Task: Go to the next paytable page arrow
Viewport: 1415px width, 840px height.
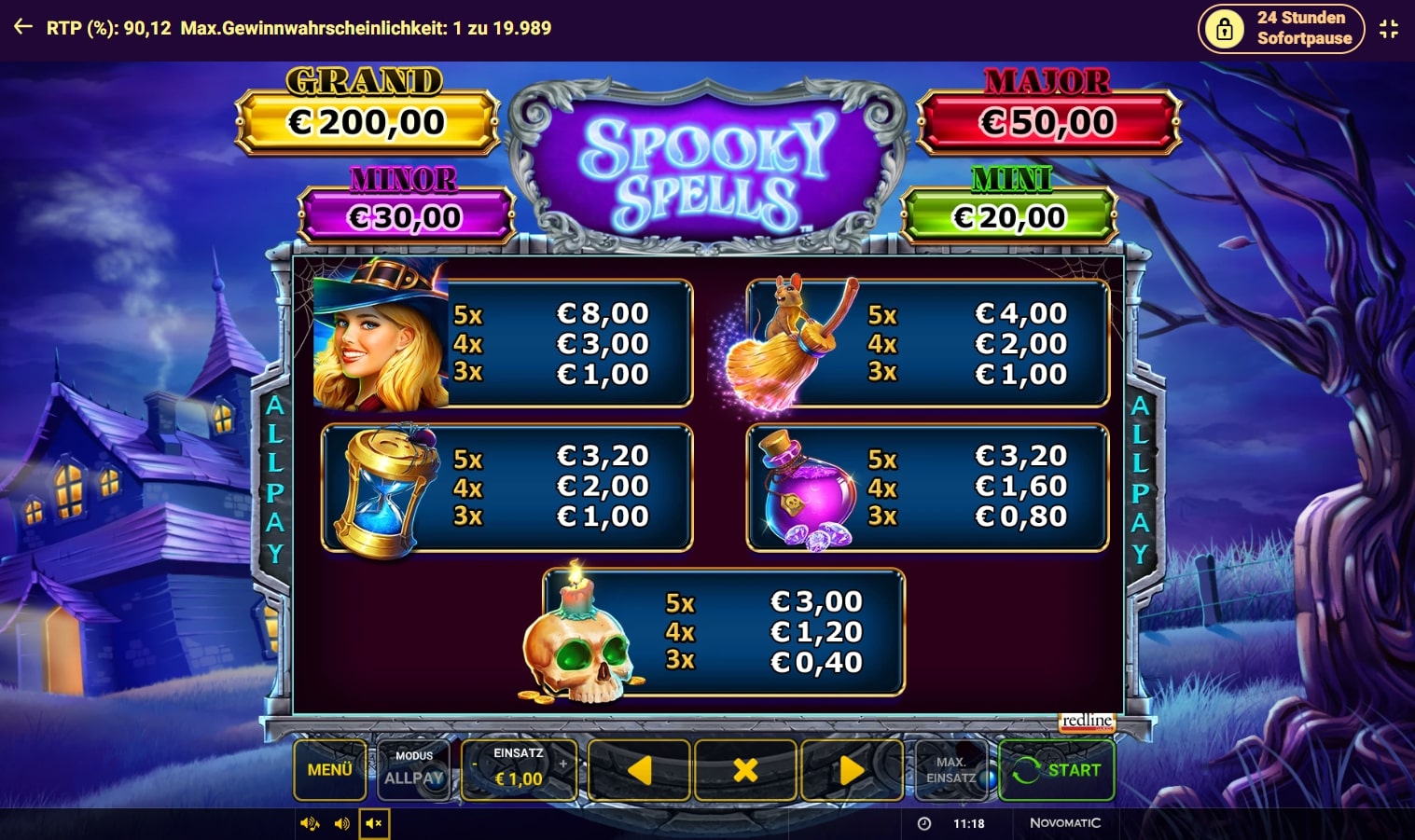Action: [852, 771]
